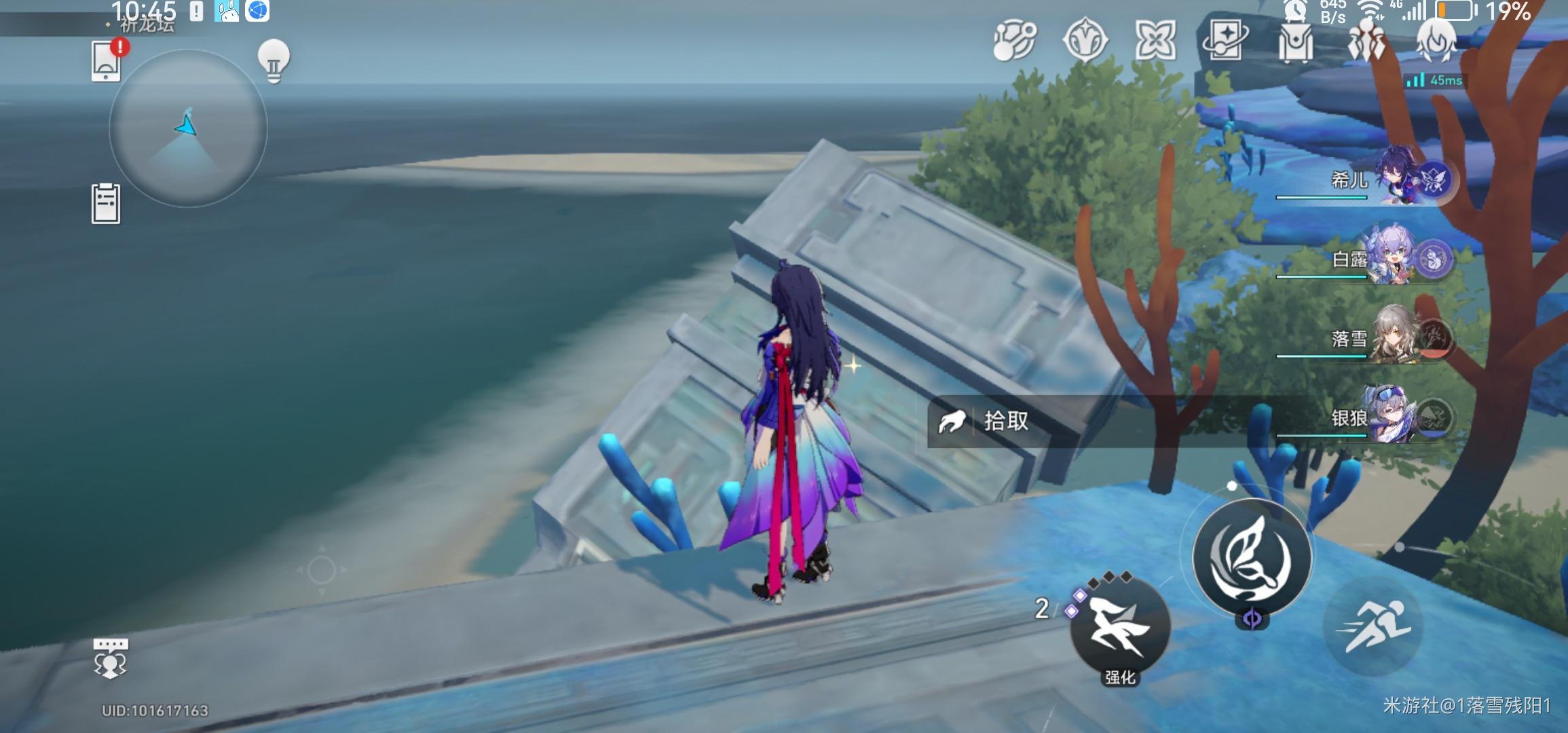Click the round emblem with star icon

point(1085,41)
